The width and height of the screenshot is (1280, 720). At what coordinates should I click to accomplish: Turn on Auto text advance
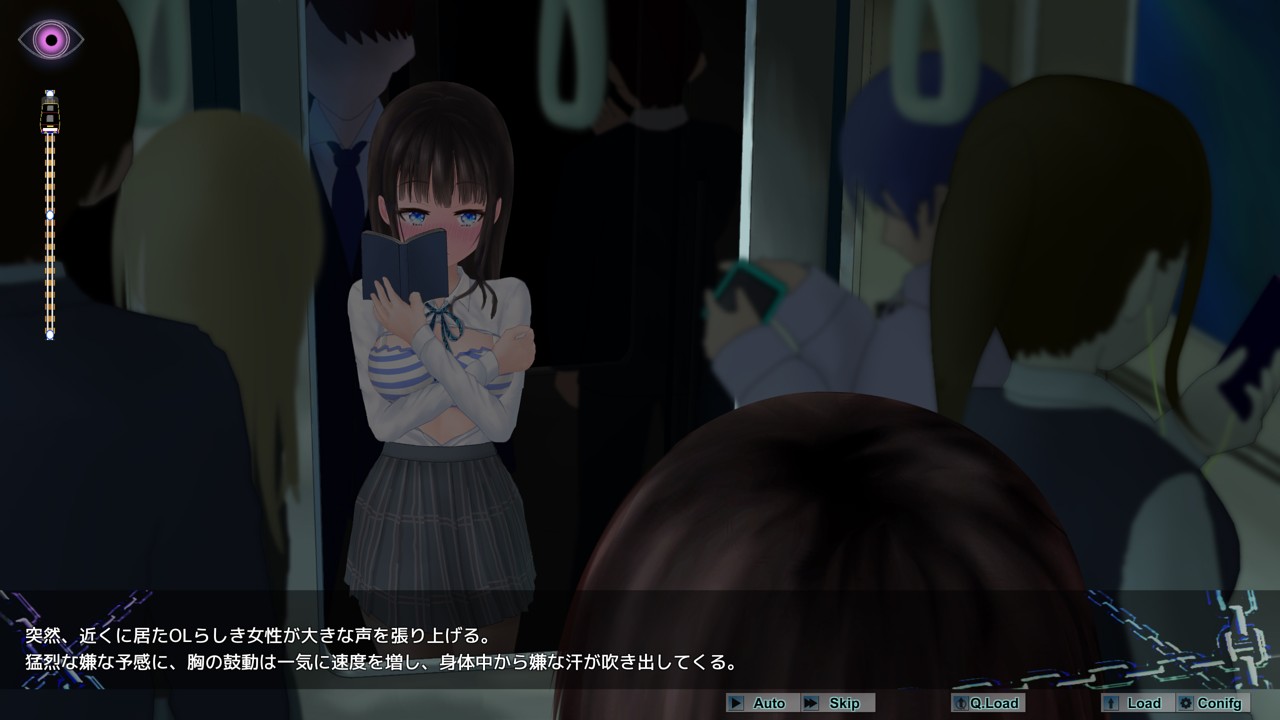pyautogui.click(x=760, y=703)
